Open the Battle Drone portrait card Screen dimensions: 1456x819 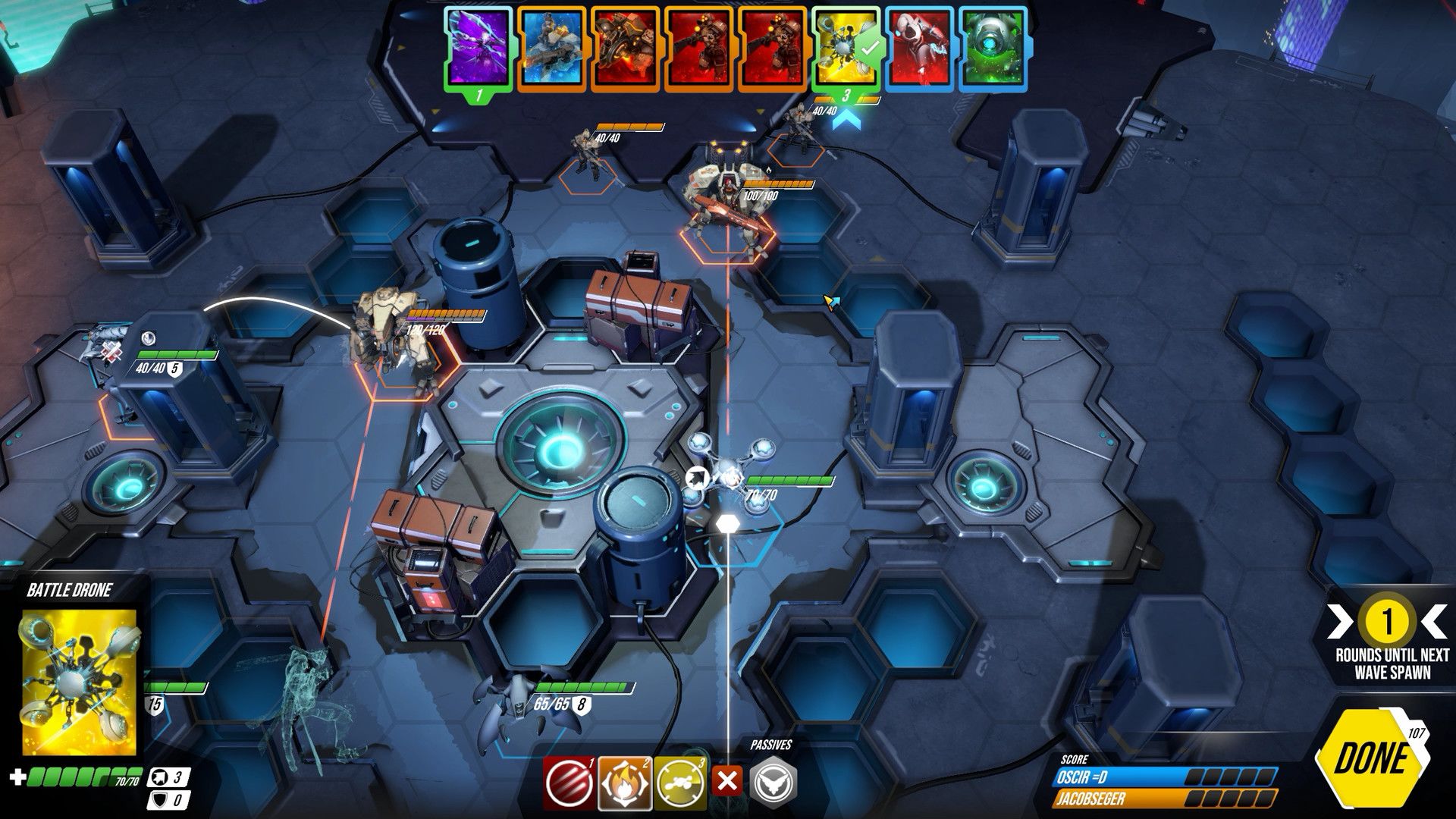click(79, 682)
